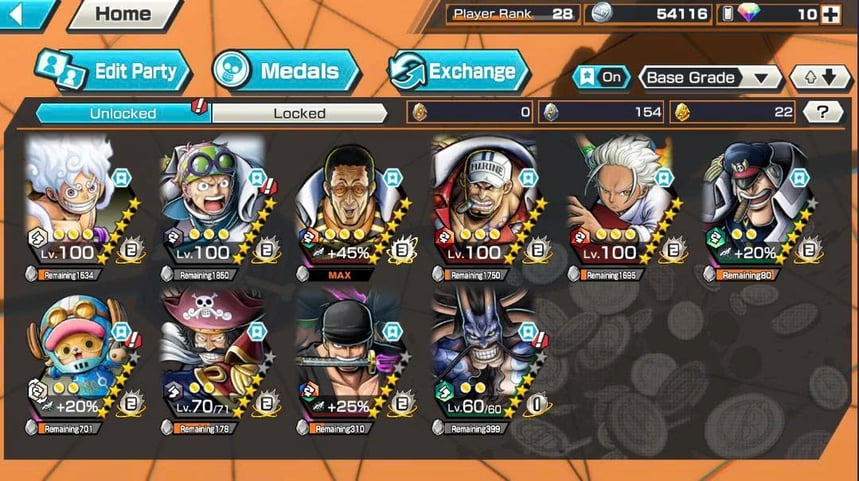Switch to the Locked characters tab

click(299, 113)
